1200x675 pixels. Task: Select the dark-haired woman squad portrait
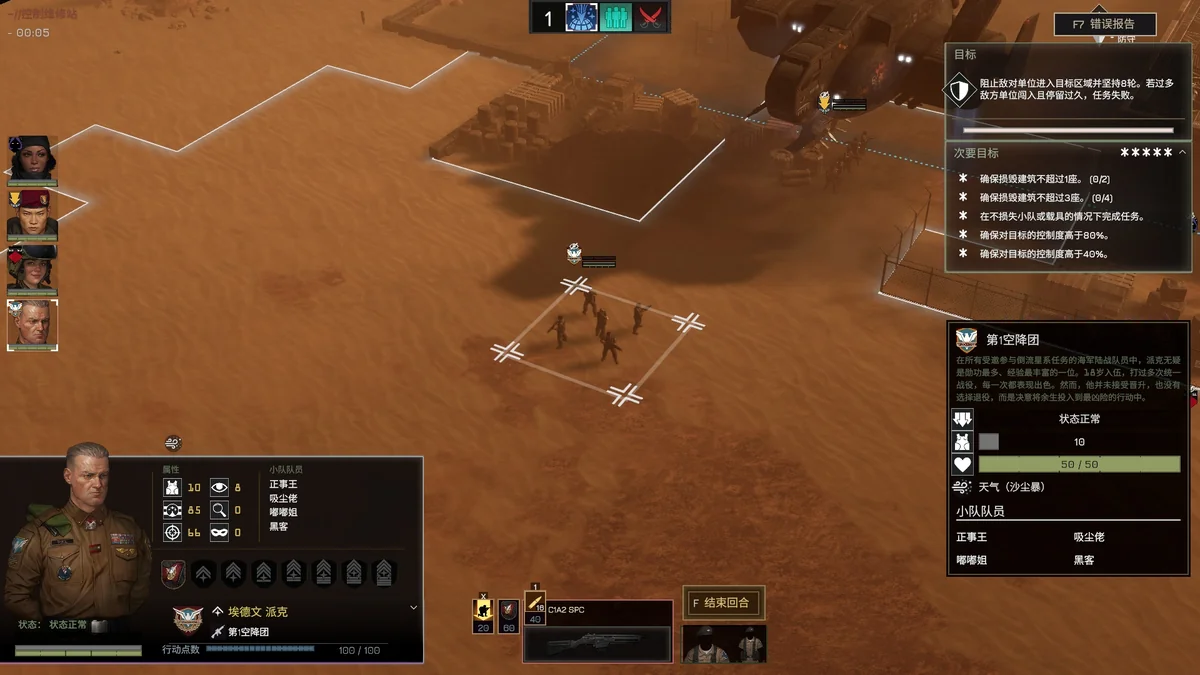coord(32,158)
